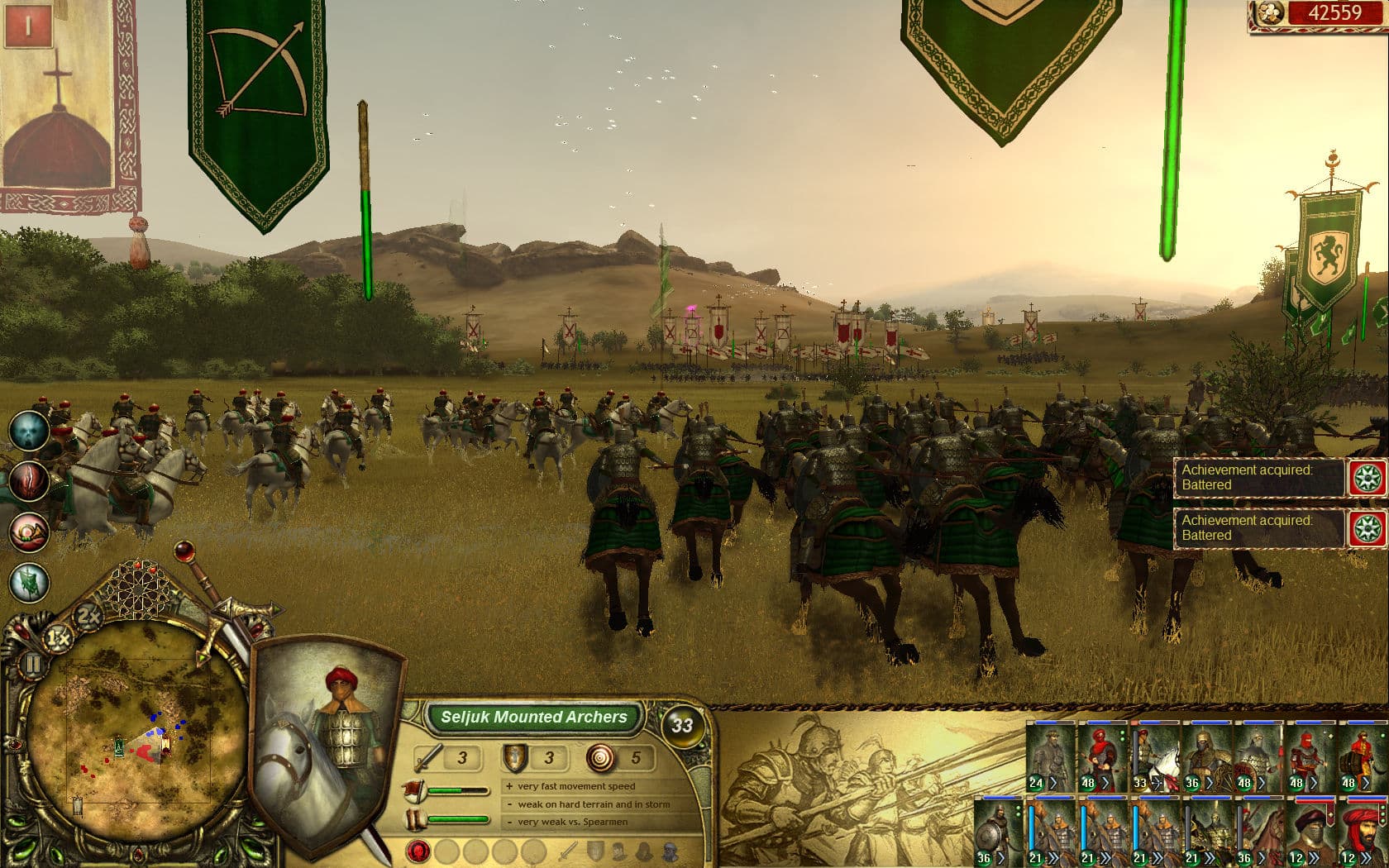Click the Battered achievement notification
Screen dimensions: 1389x868
click(x=1257, y=478)
